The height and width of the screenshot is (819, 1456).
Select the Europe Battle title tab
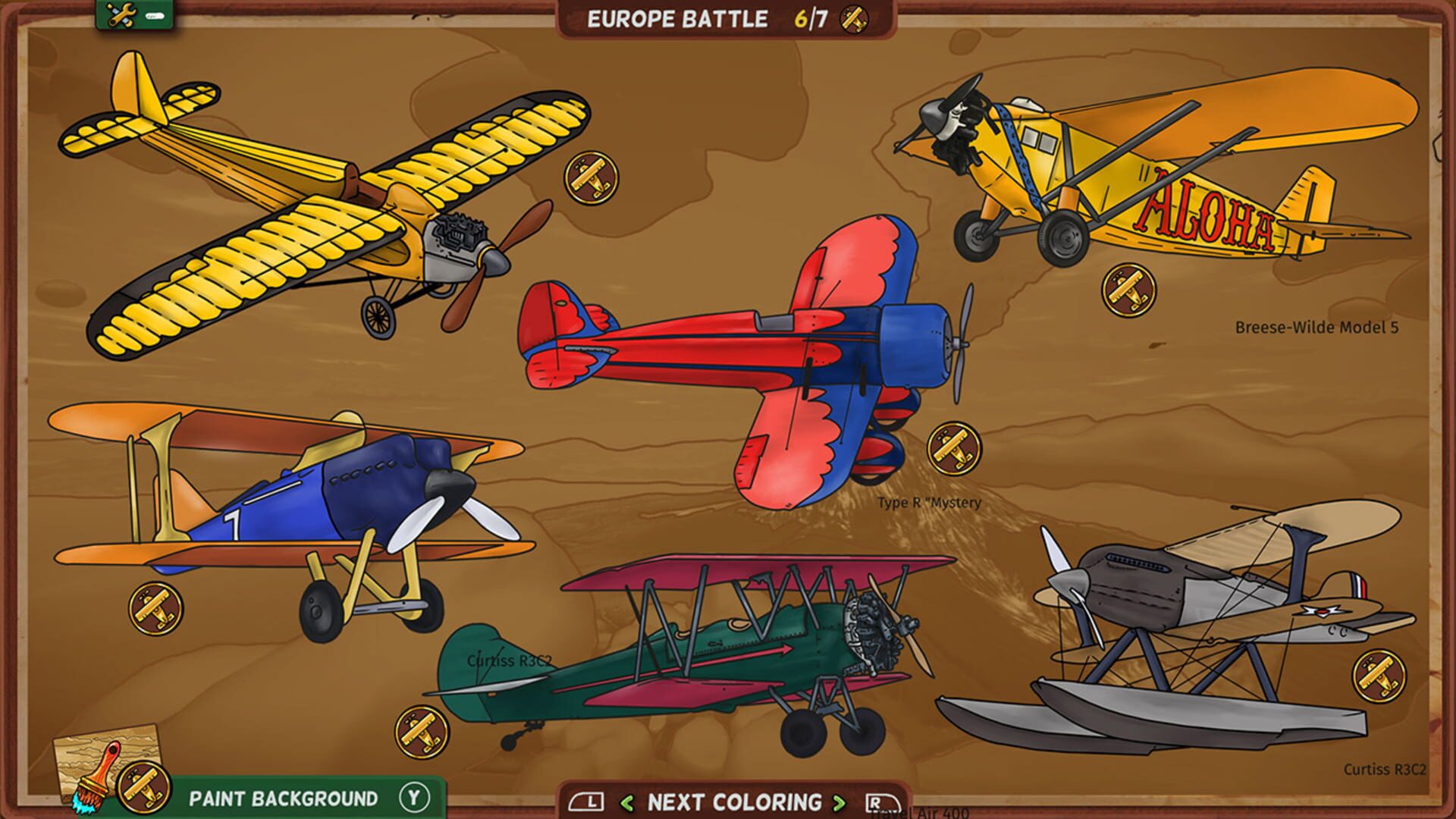point(677,19)
